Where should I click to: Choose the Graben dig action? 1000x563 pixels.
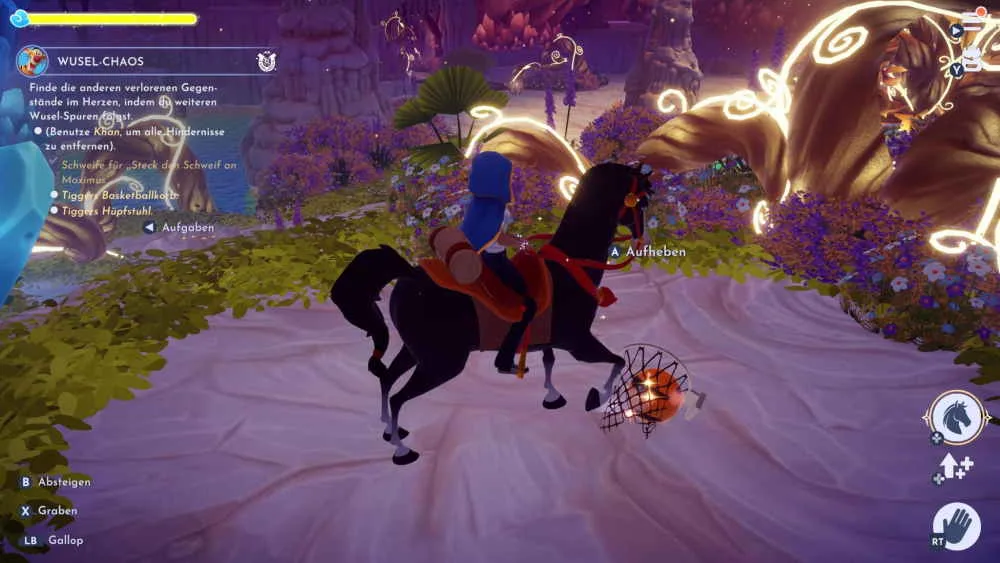[x=58, y=511]
